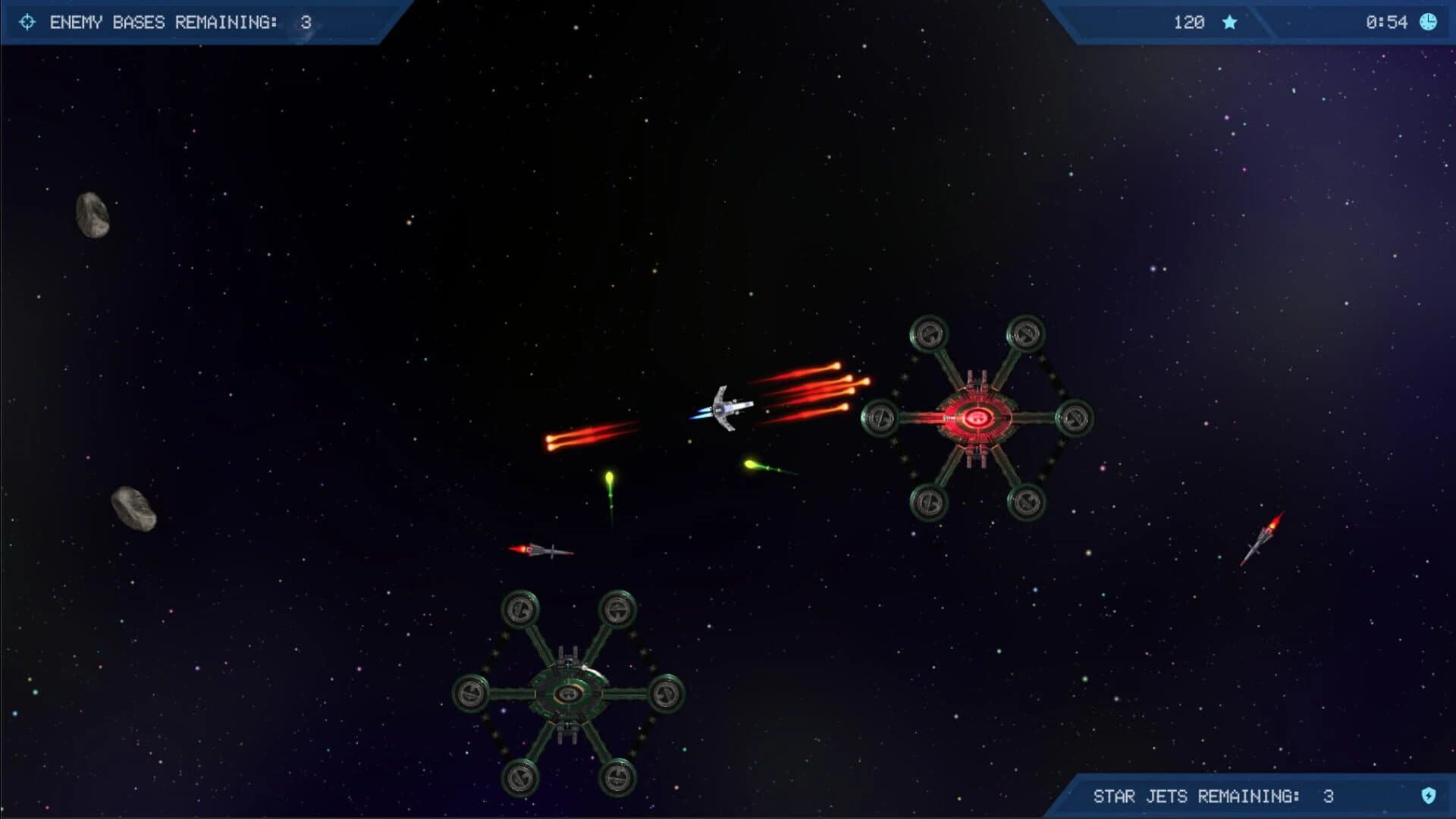Screen dimensions: 1456x819
Task: Select the upper asteroid on the left side
Action: [x=94, y=213]
